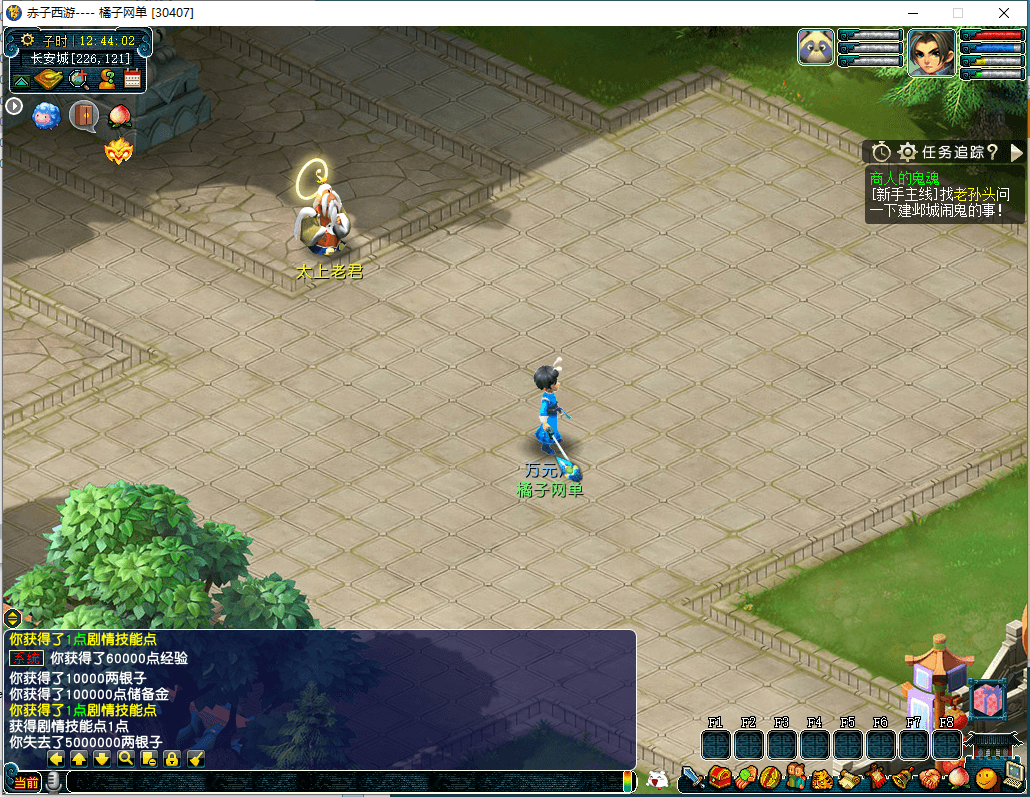
Task: Open the smiley face emoticon icon
Action: pyautogui.click(x=986, y=776)
